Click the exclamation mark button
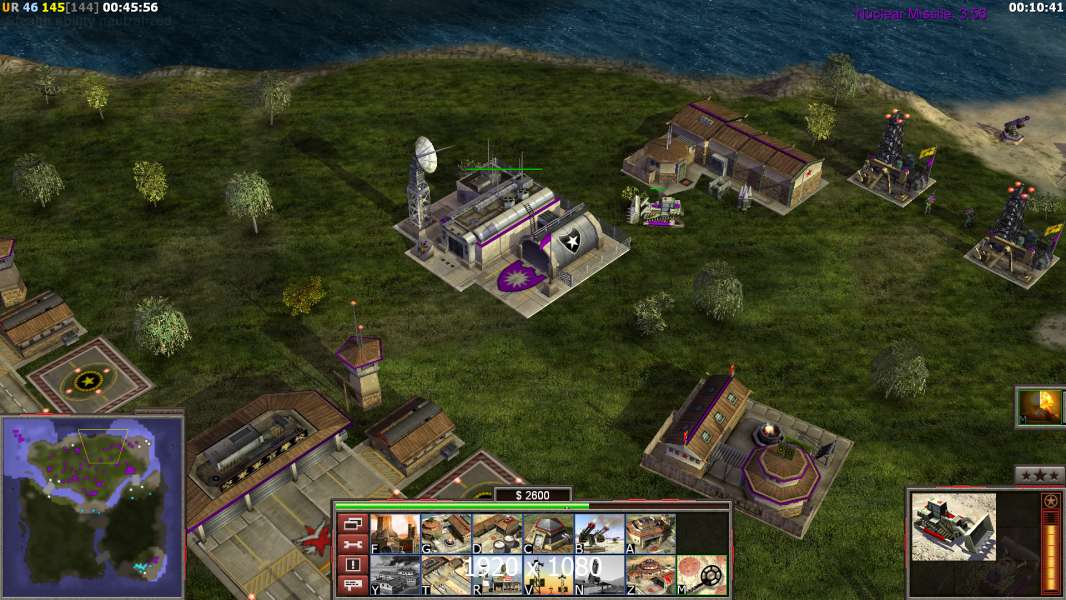The image size is (1066, 600). coord(351,565)
